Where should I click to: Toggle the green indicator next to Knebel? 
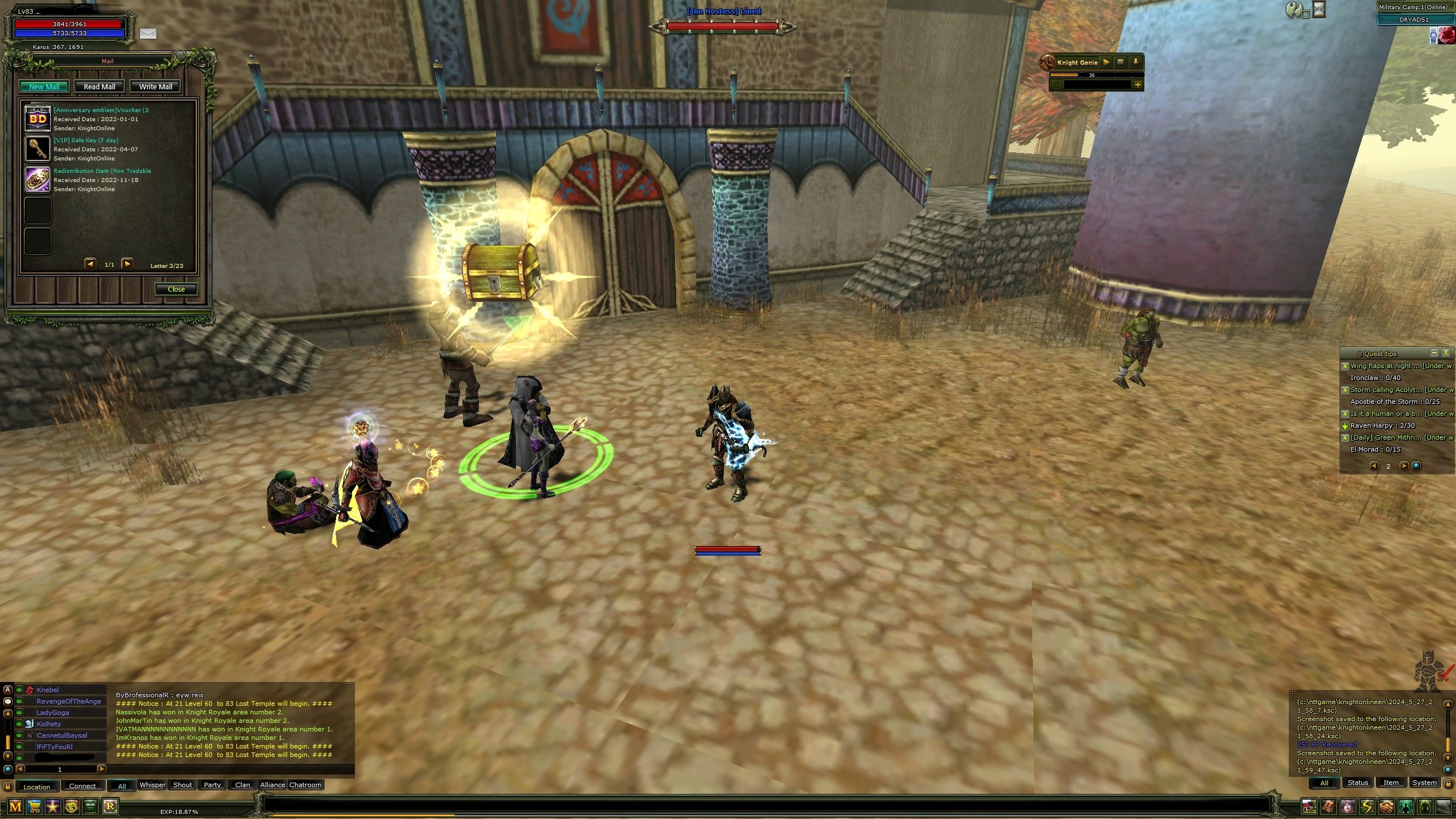(x=18, y=689)
